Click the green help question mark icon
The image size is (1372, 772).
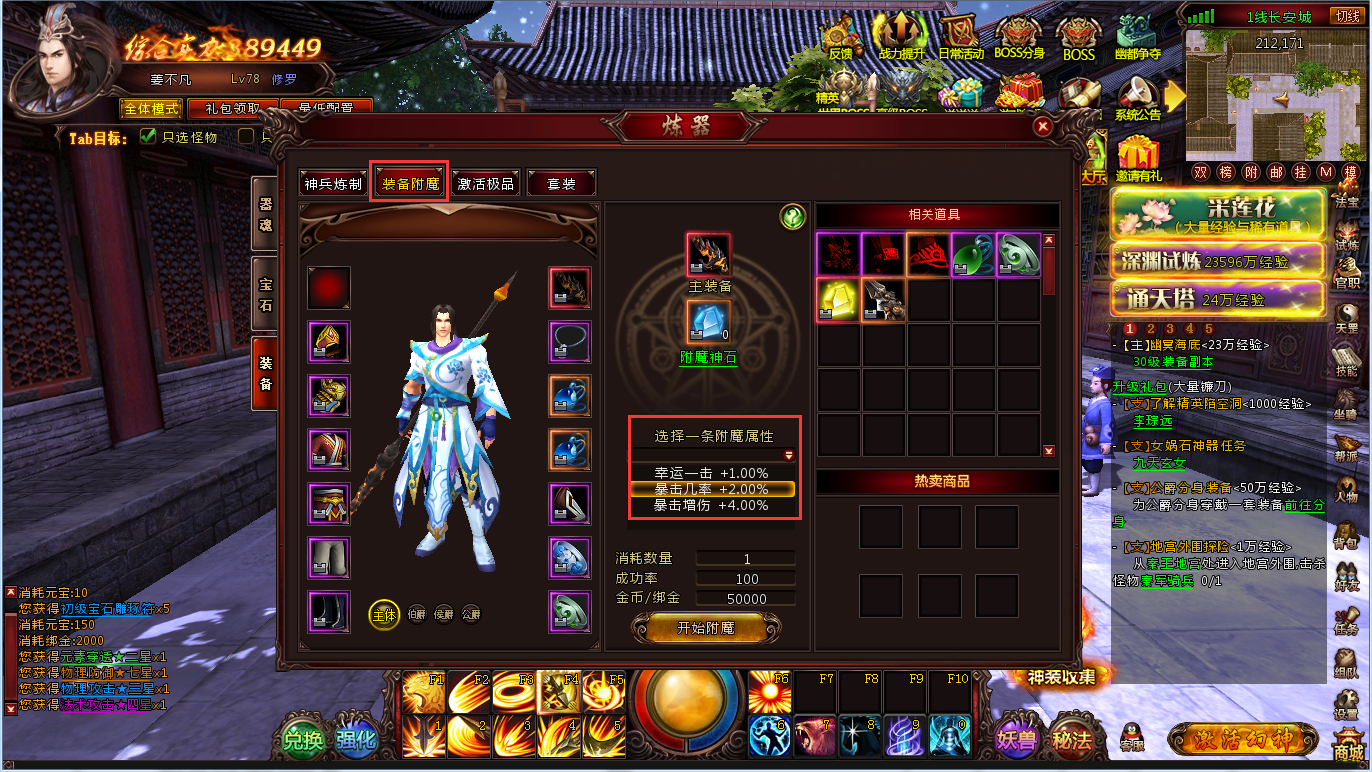pyautogui.click(x=792, y=217)
